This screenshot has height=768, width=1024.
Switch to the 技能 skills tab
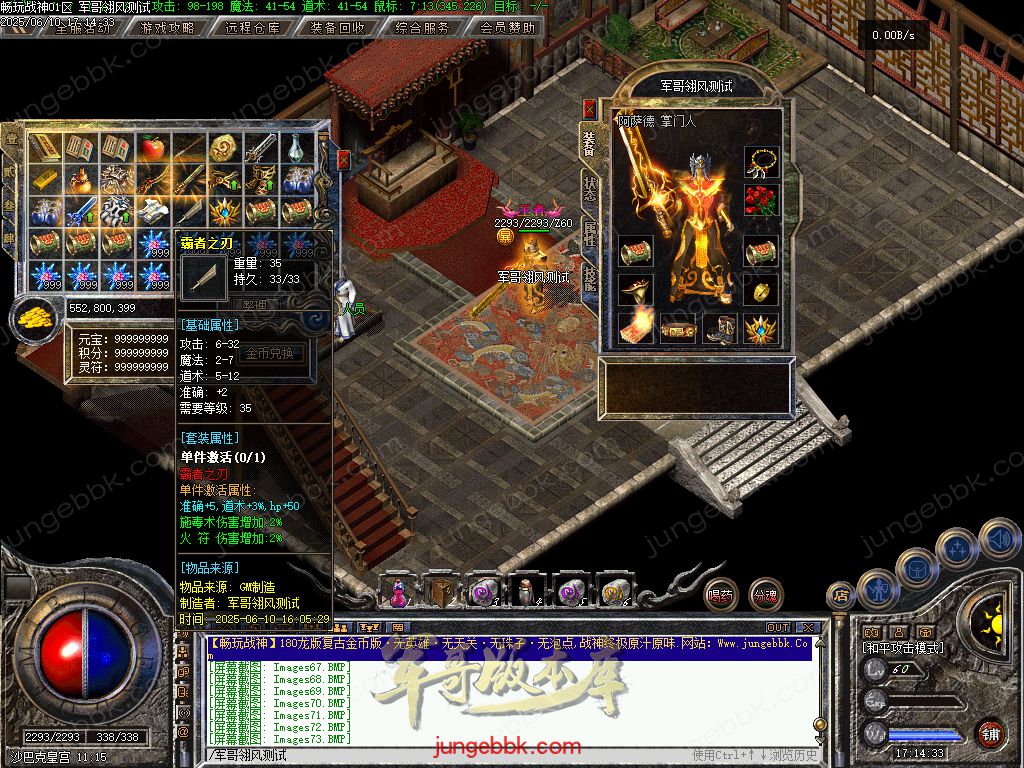point(589,276)
